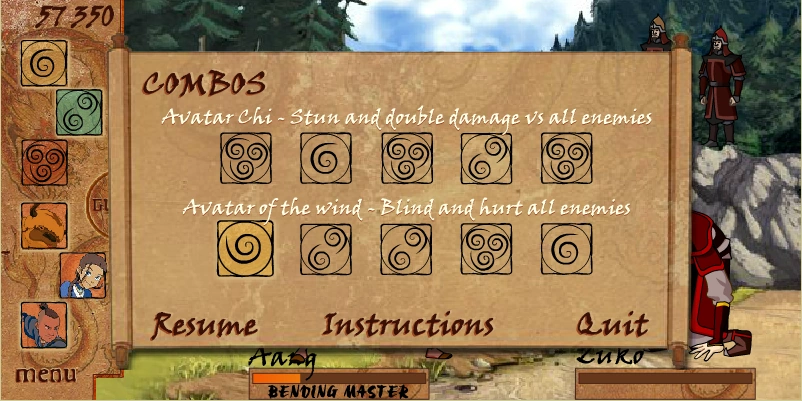Activate the red triple-swirl bending icon
The height and width of the screenshot is (401, 802).
click(x=44, y=162)
